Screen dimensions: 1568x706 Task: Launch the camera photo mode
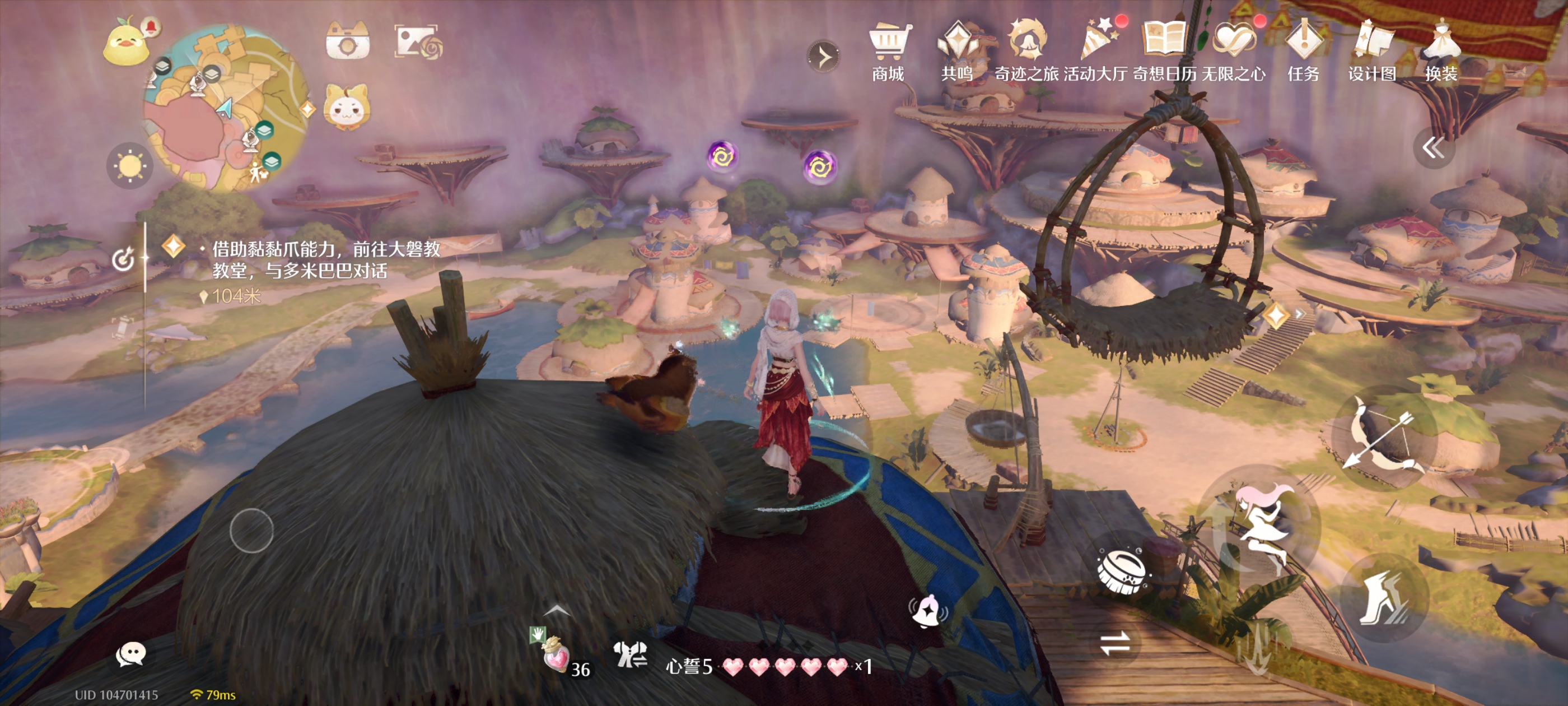coord(347,43)
